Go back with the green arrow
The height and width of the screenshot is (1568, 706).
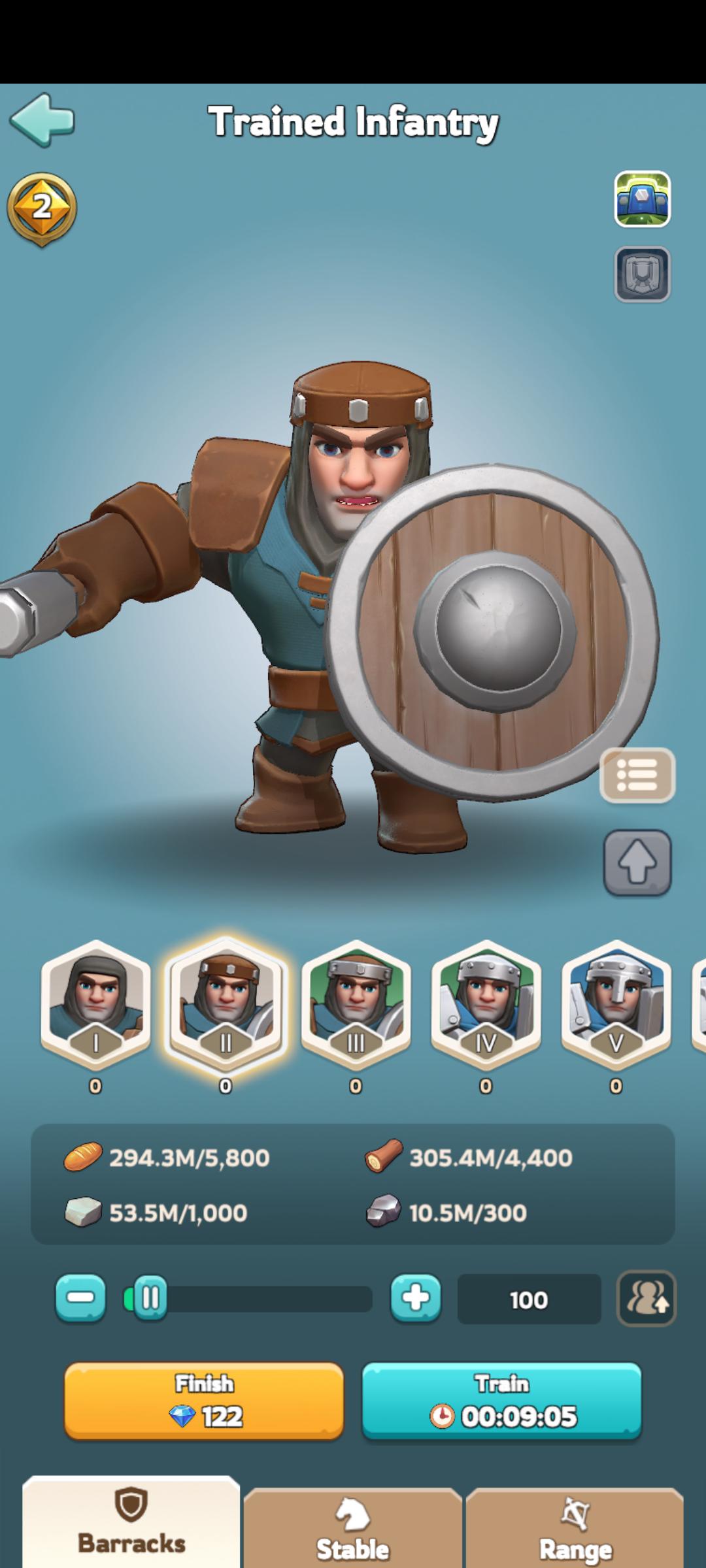42,120
